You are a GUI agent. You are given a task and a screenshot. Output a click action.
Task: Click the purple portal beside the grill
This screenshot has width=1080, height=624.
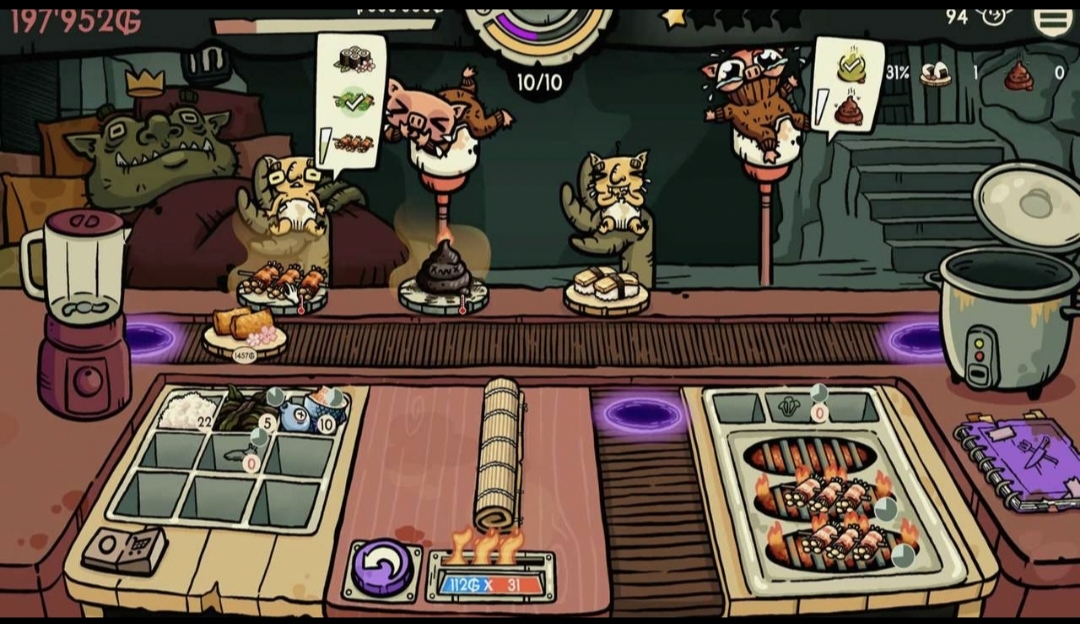point(639,412)
